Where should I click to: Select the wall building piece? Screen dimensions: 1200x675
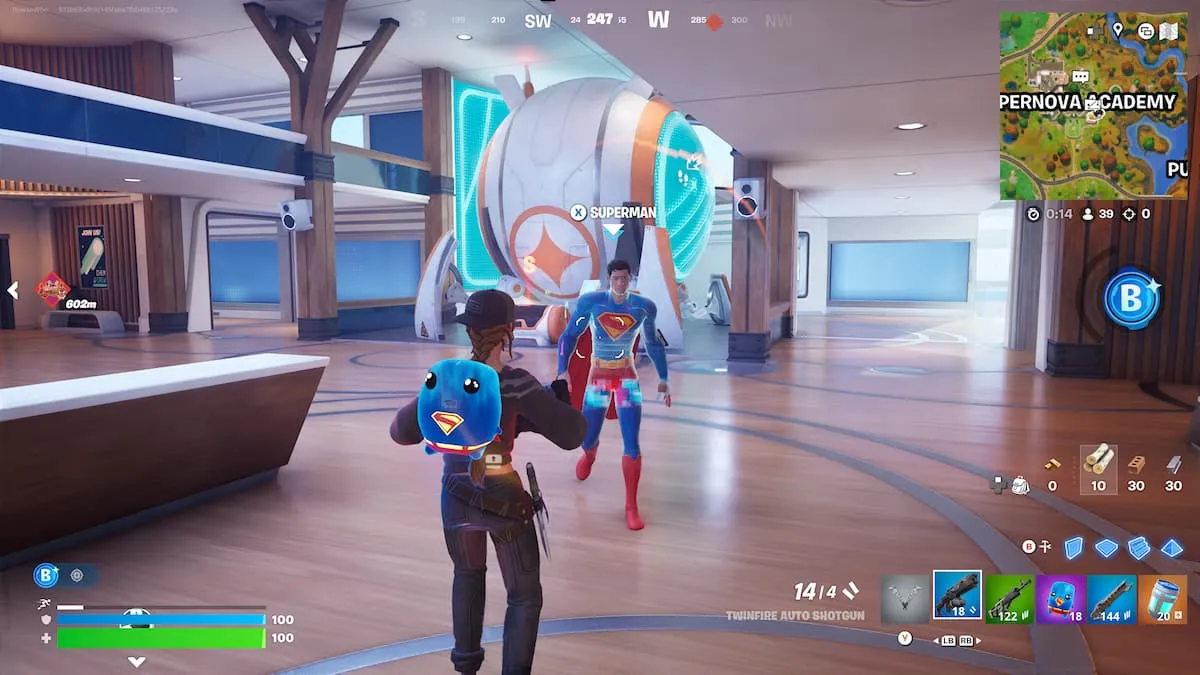pyautogui.click(x=1073, y=548)
